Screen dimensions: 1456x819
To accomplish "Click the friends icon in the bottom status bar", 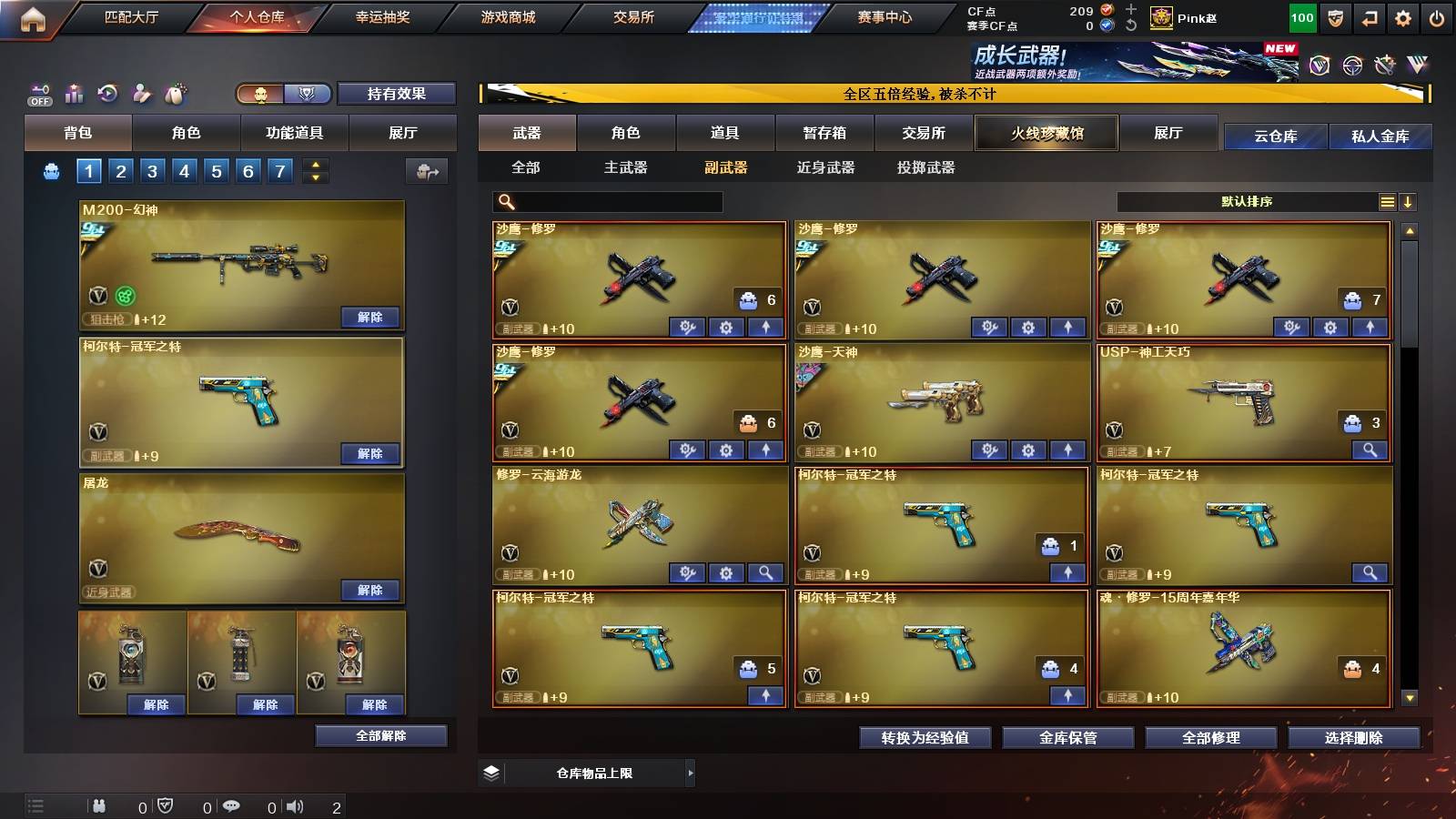I will point(98,805).
